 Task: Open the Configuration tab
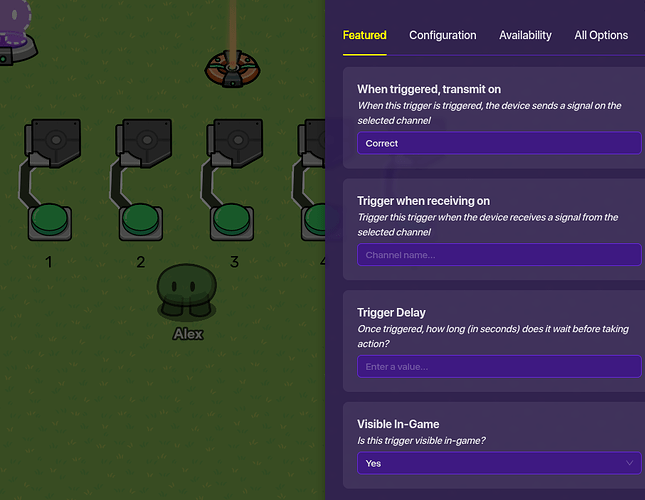coord(442,35)
